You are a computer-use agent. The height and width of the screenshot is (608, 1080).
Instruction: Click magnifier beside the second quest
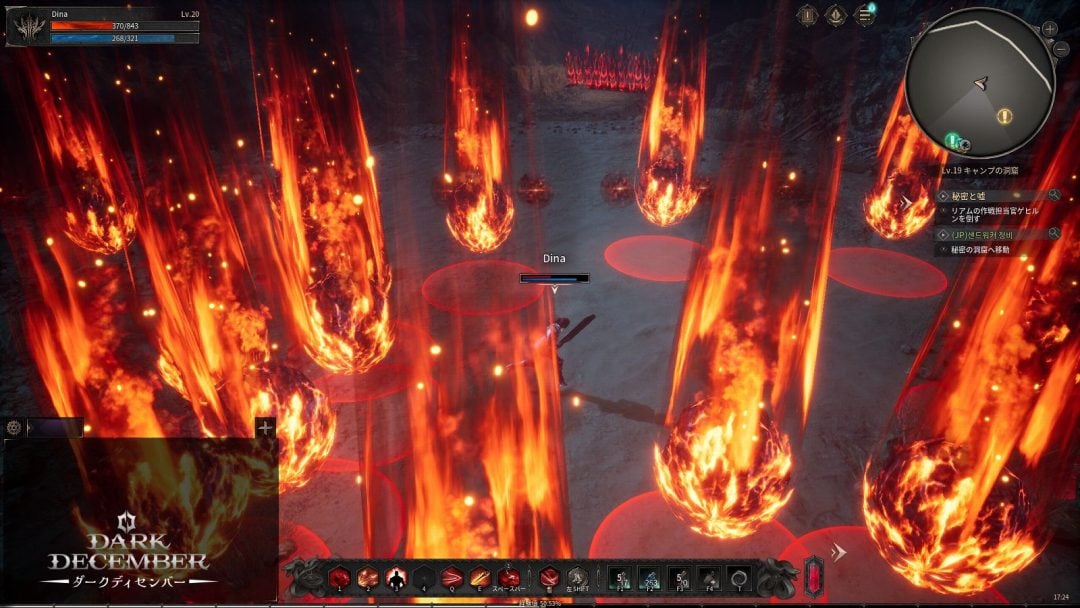coord(1054,234)
